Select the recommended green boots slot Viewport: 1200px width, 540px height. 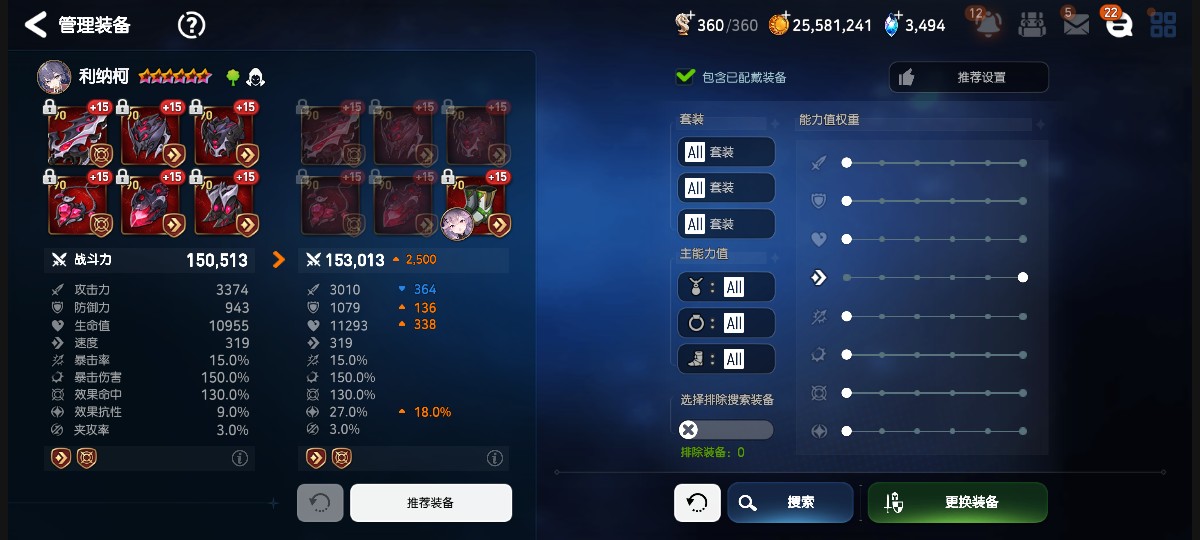pos(476,207)
